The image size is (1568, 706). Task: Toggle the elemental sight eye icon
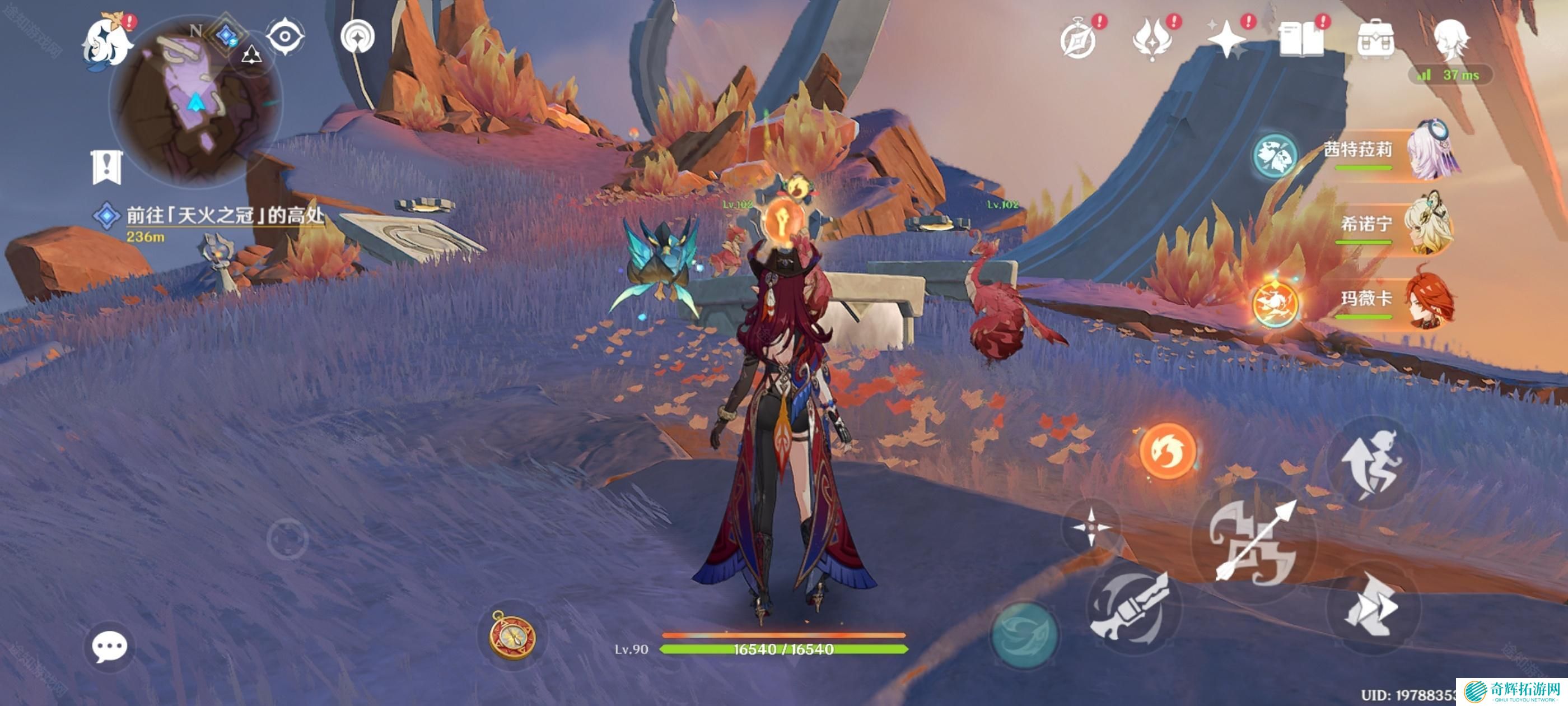[285, 36]
